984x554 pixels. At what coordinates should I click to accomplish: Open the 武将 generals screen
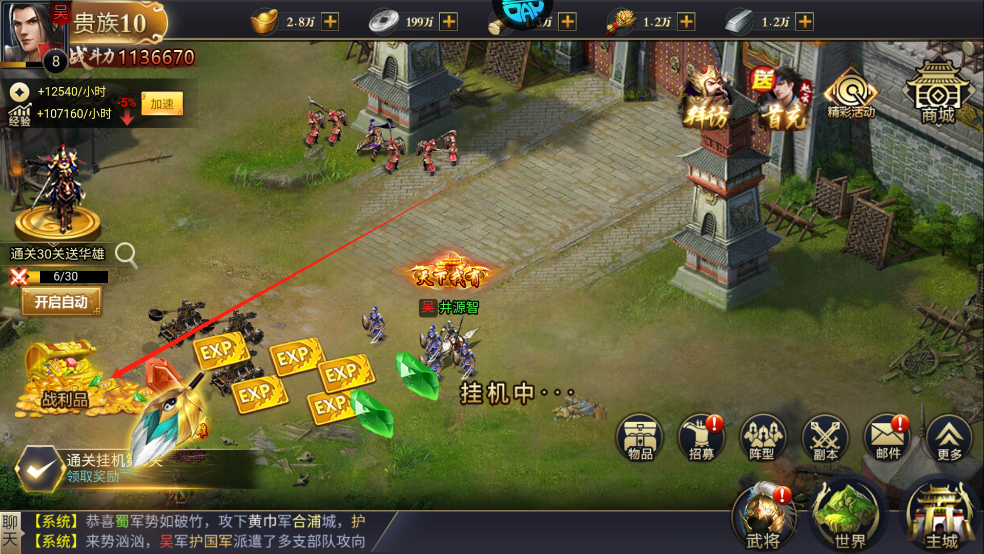point(765,515)
